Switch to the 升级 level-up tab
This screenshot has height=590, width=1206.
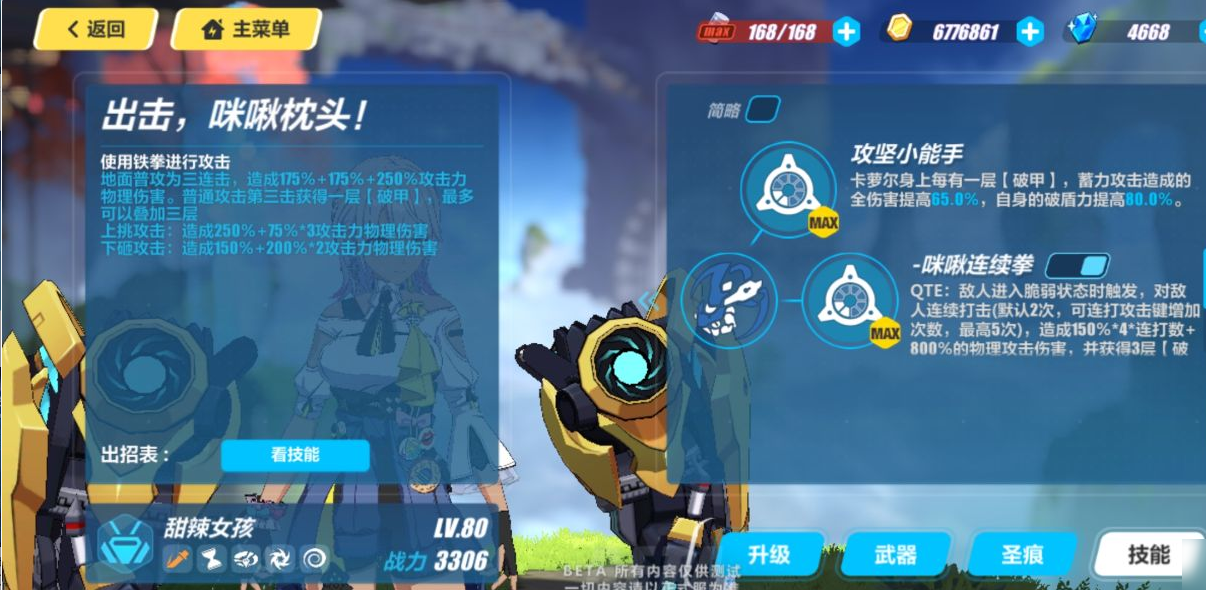(768, 555)
